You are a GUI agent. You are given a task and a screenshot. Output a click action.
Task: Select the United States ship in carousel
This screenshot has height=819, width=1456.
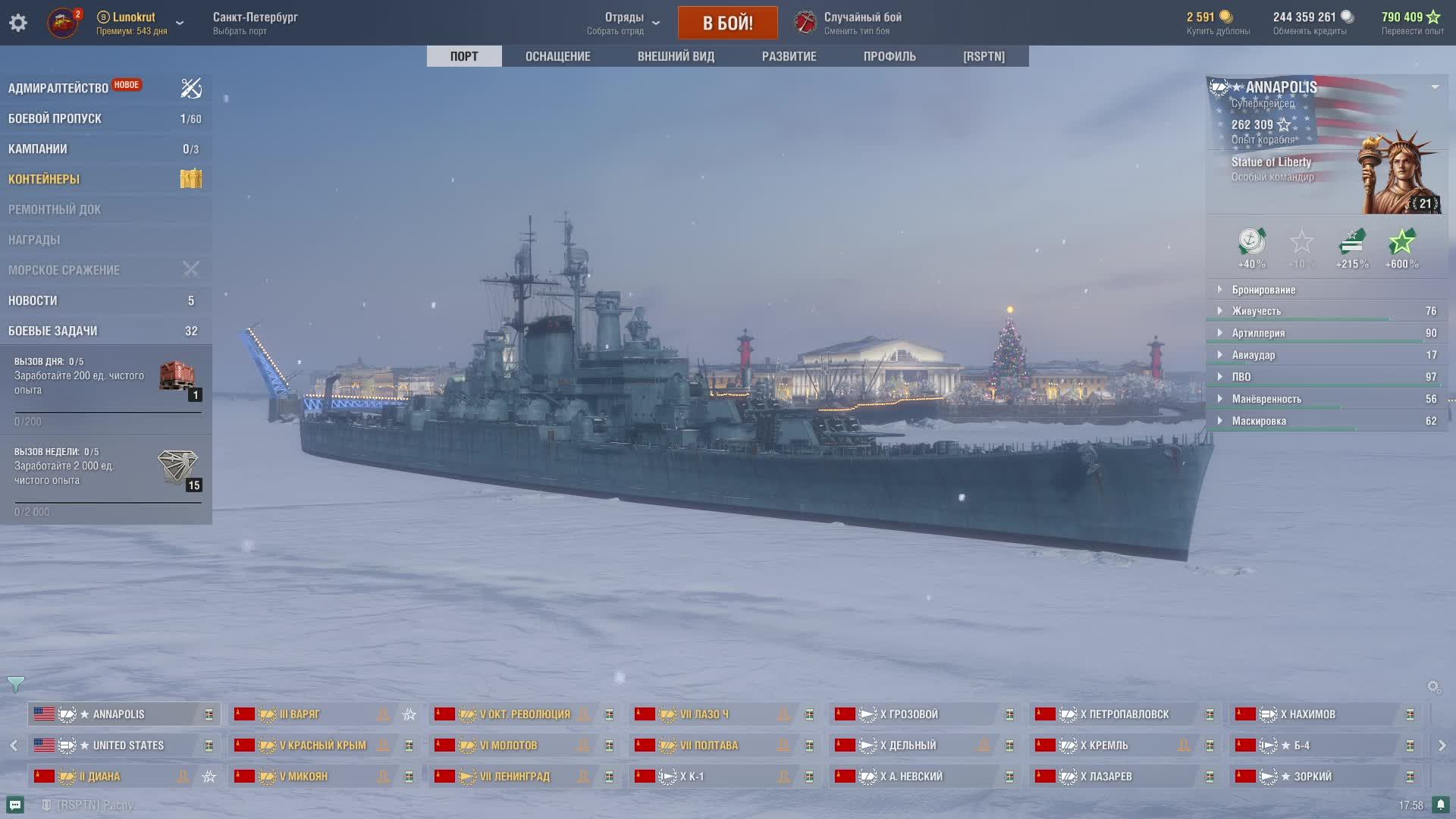pyautogui.click(x=127, y=745)
